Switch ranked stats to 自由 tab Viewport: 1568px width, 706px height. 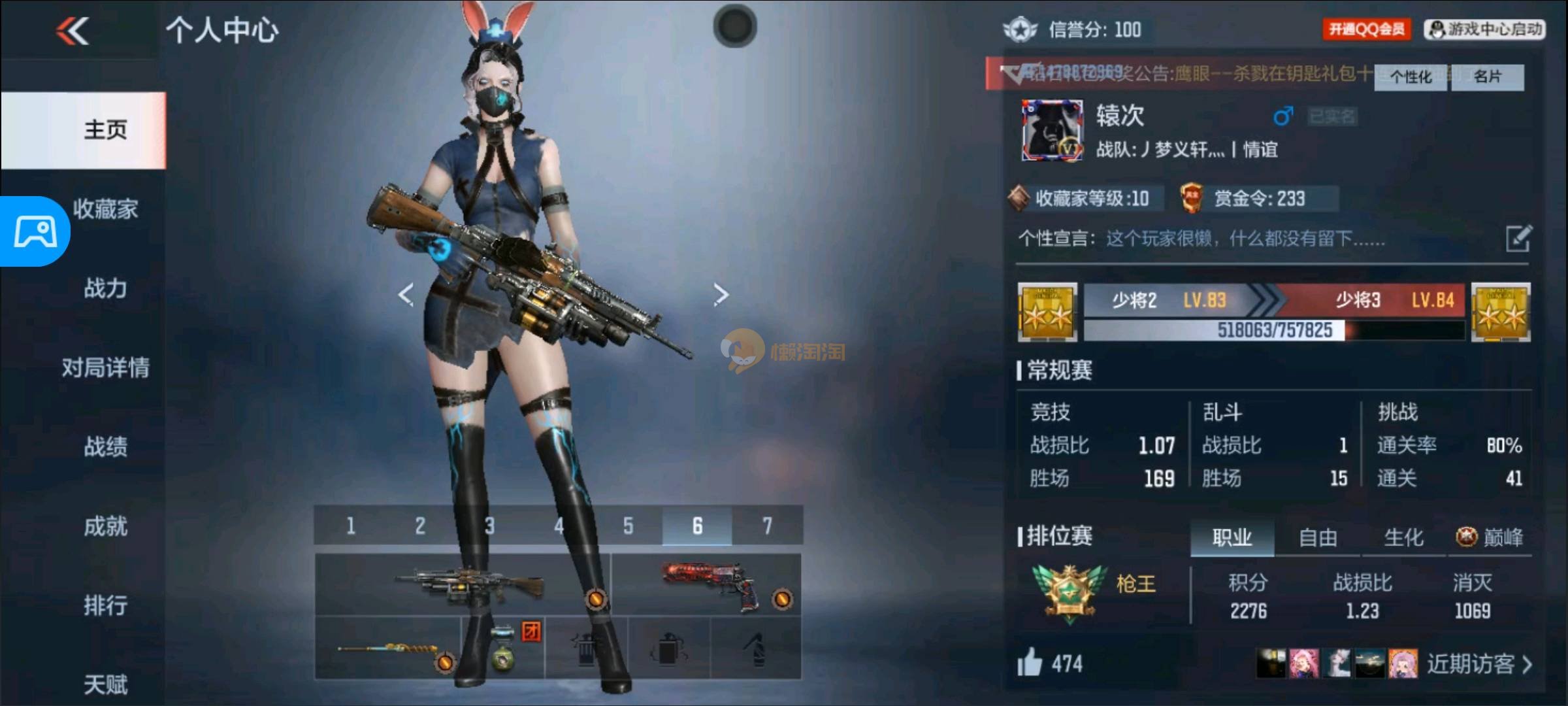point(1318,538)
